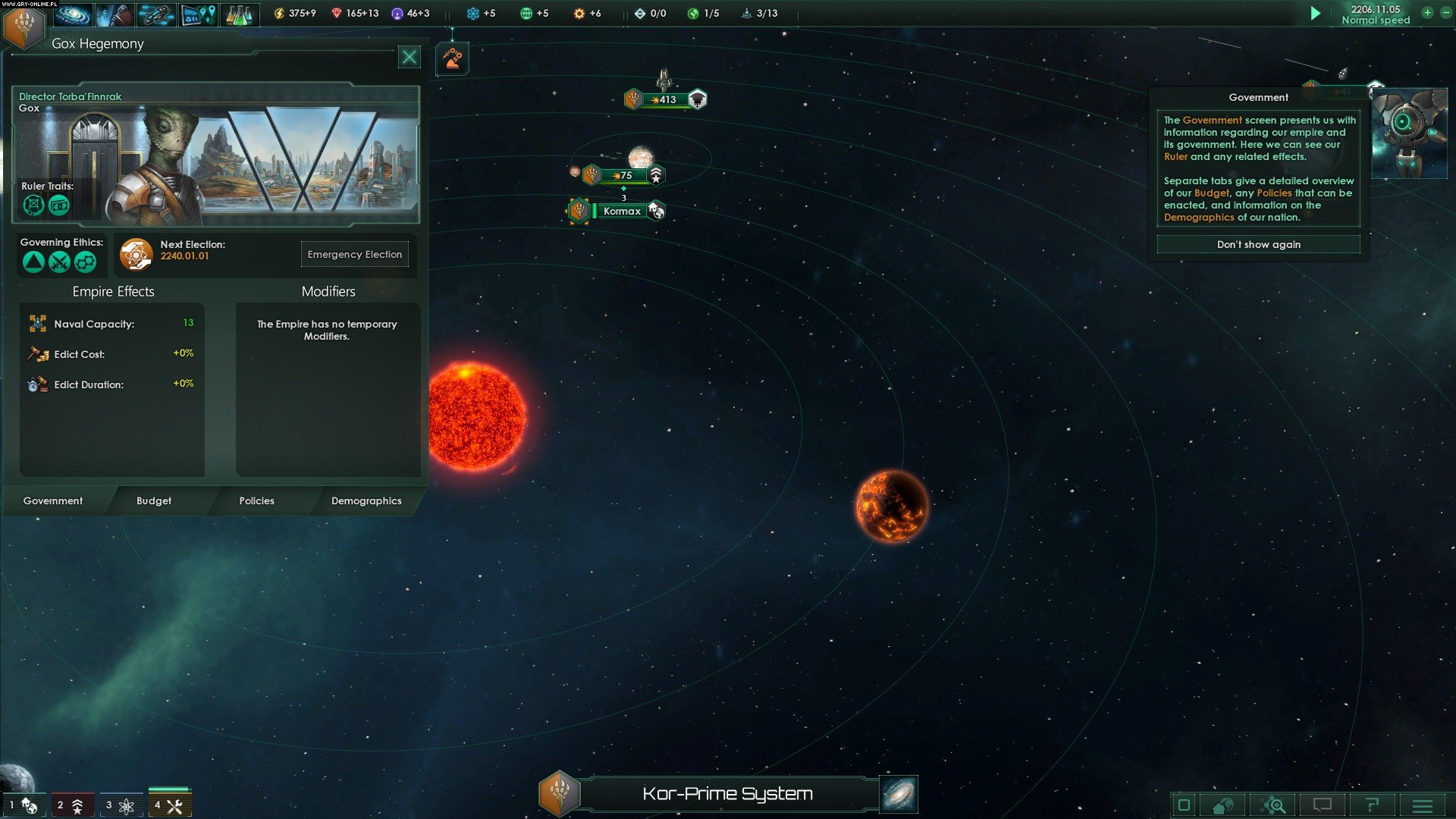Image resolution: width=1456 pixels, height=819 pixels.
Task: Select the Kormax planet label
Action: (x=622, y=212)
